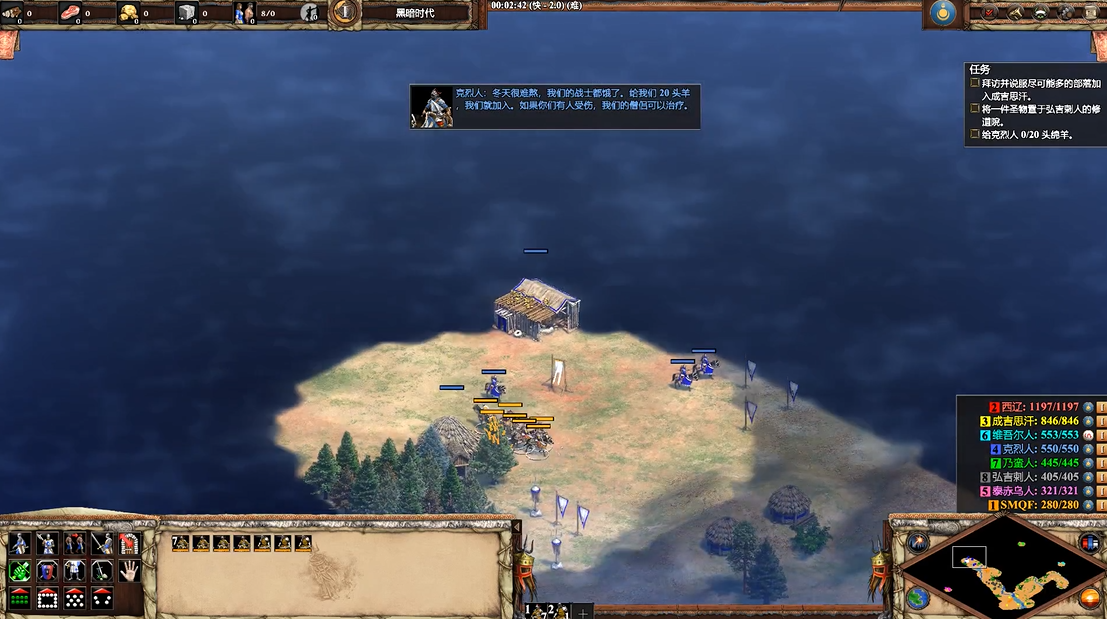This screenshot has height=619, width=1107.
Task: Choose the box formation button
Action: [x=46, y=598]
